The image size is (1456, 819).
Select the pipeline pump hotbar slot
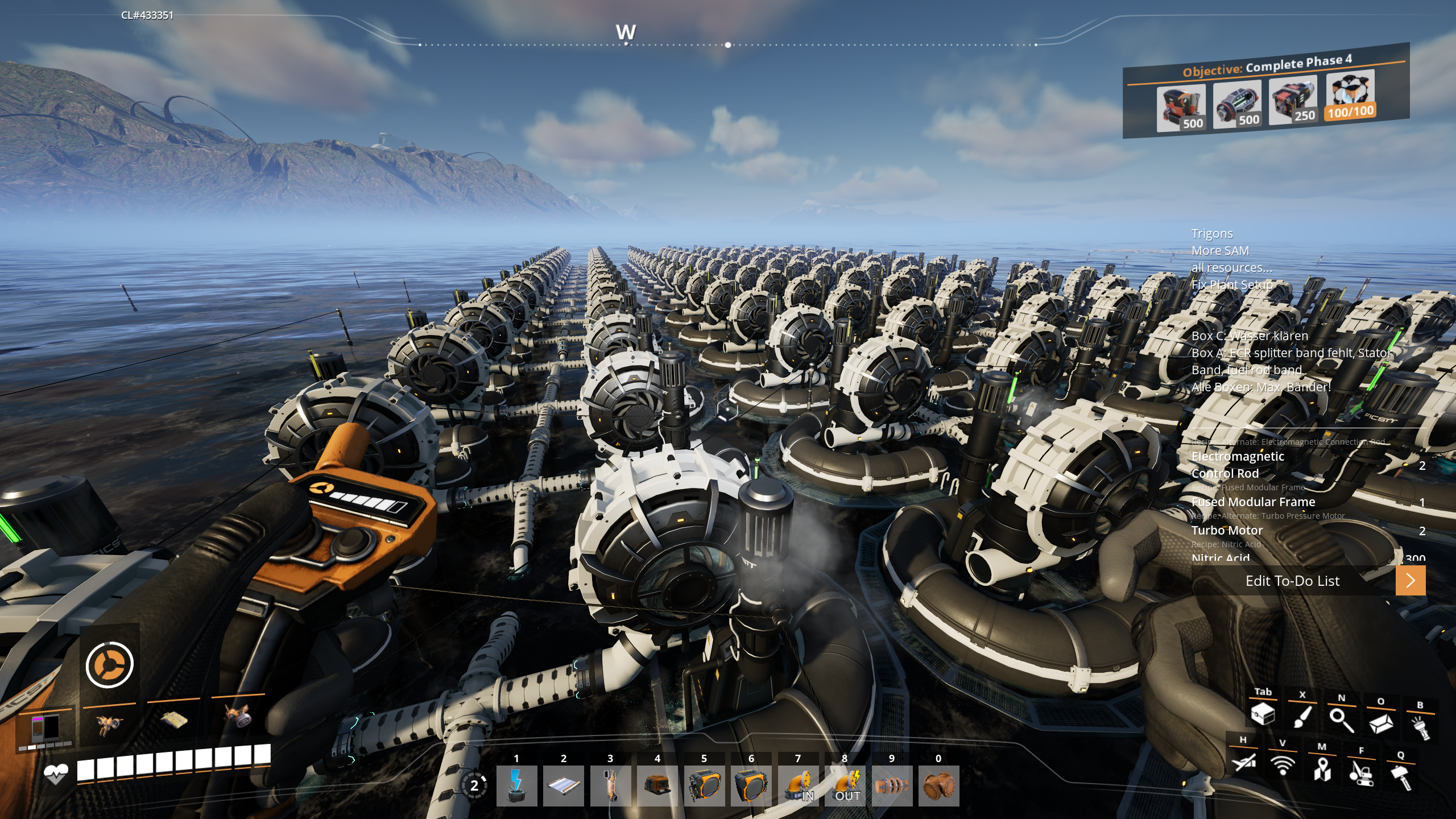click(892, 785)
